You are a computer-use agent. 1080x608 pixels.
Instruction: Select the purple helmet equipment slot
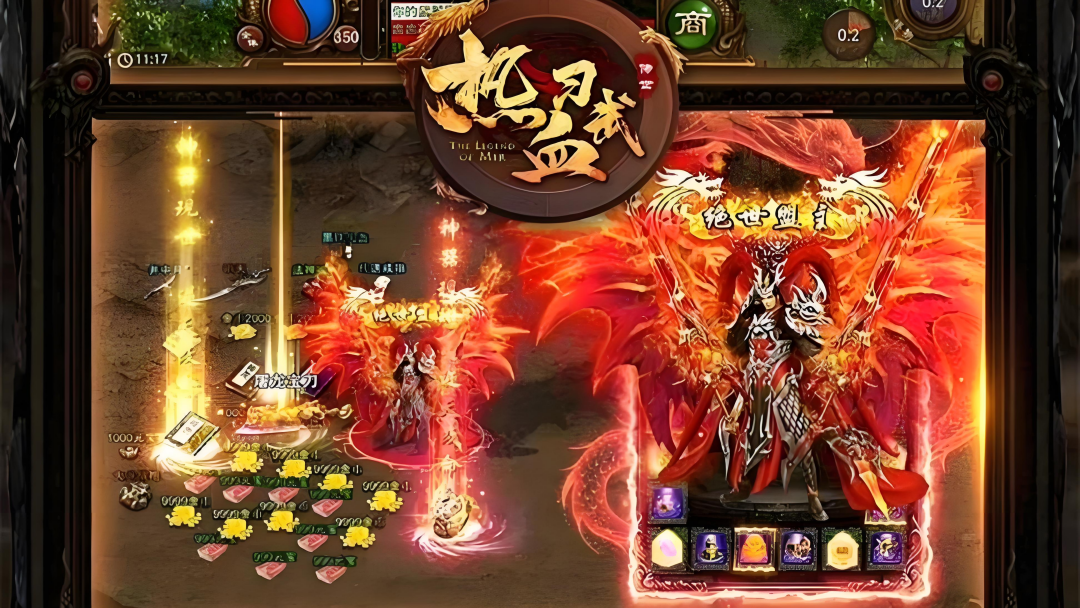(711, 548)
